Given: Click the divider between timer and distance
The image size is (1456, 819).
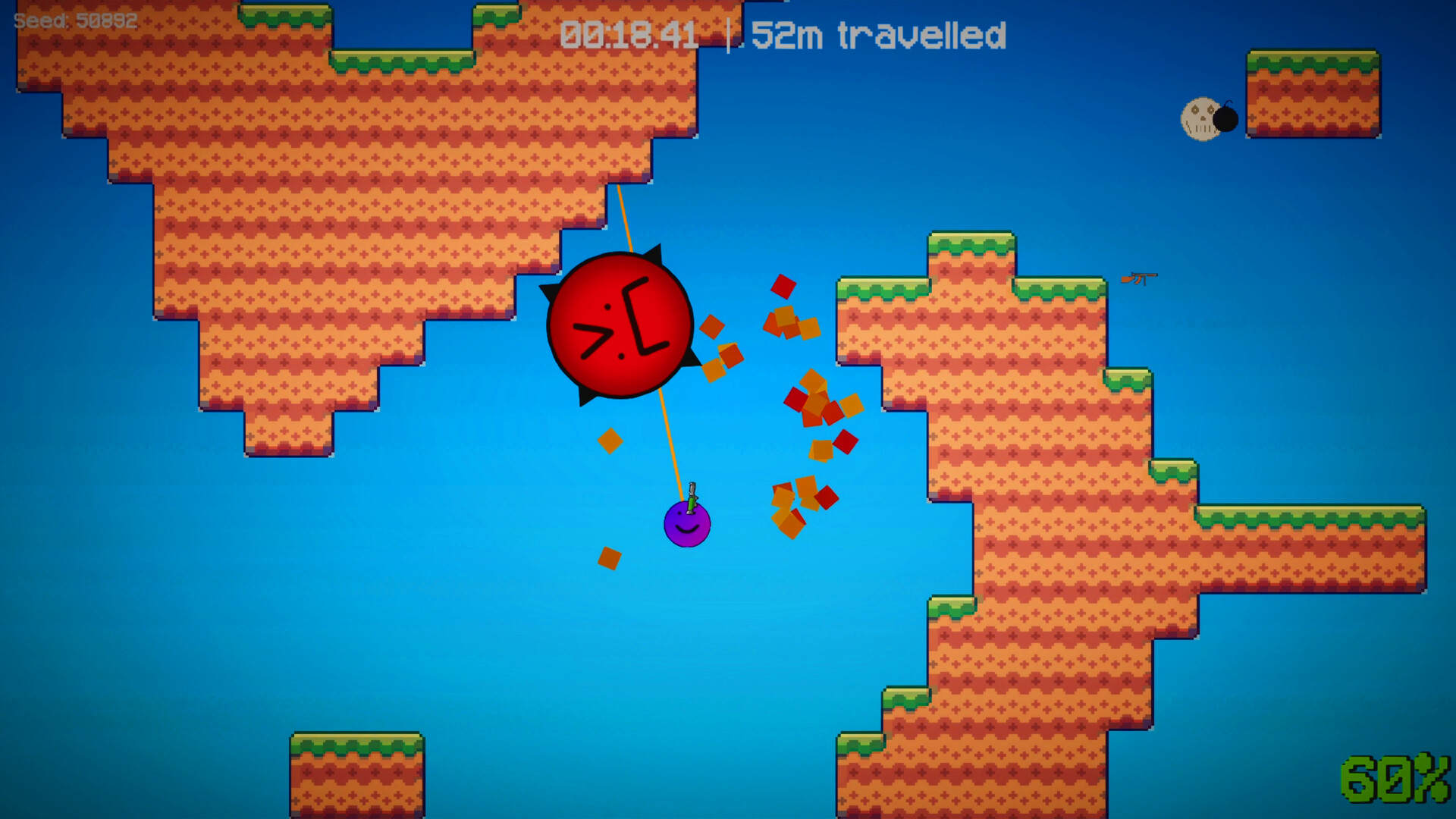Looking at the screenshot, I should [728, 34].
